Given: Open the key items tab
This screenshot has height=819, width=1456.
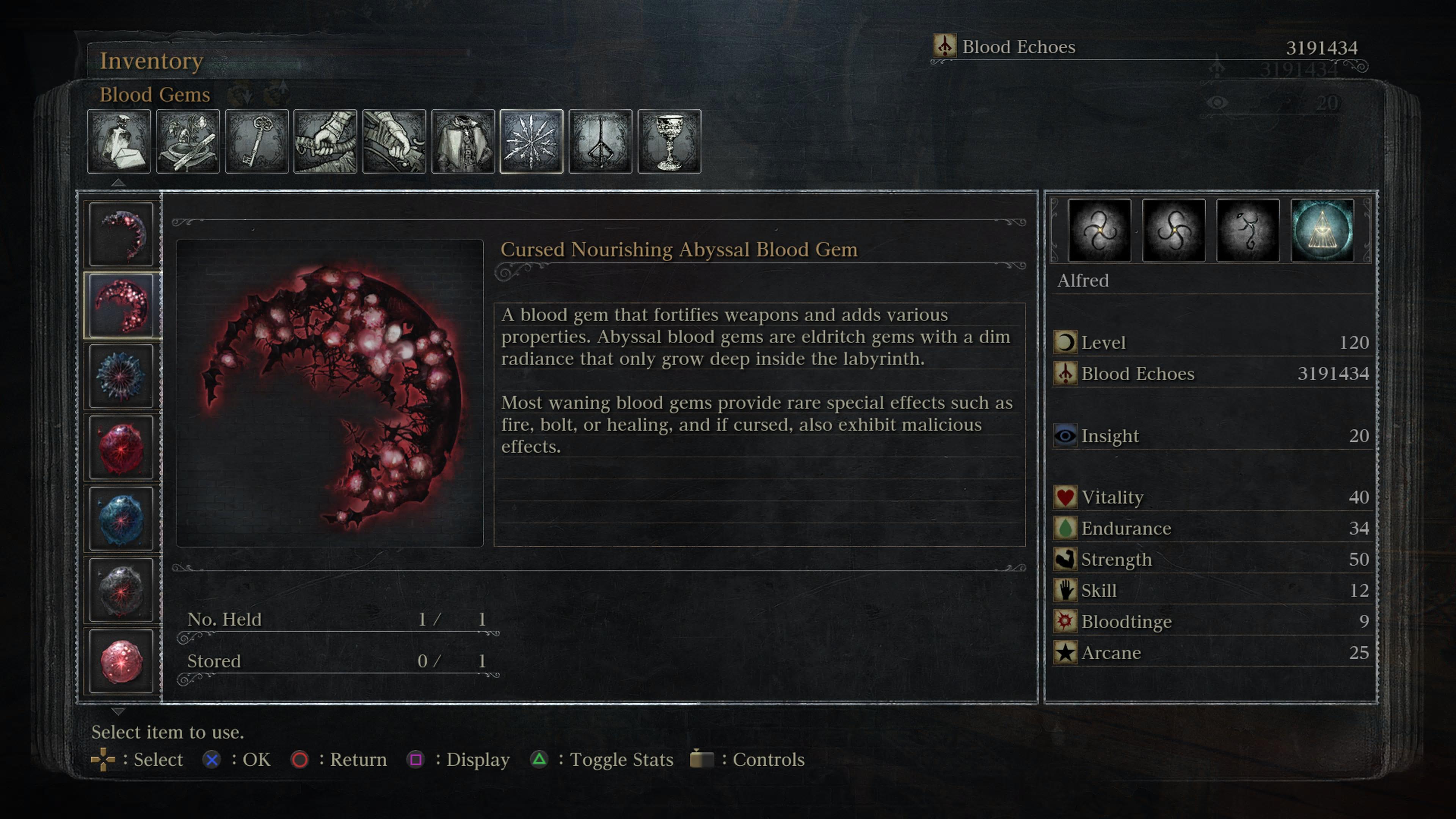Looking at the screenshot, I should pyautogui.click(x=257, y=141).
